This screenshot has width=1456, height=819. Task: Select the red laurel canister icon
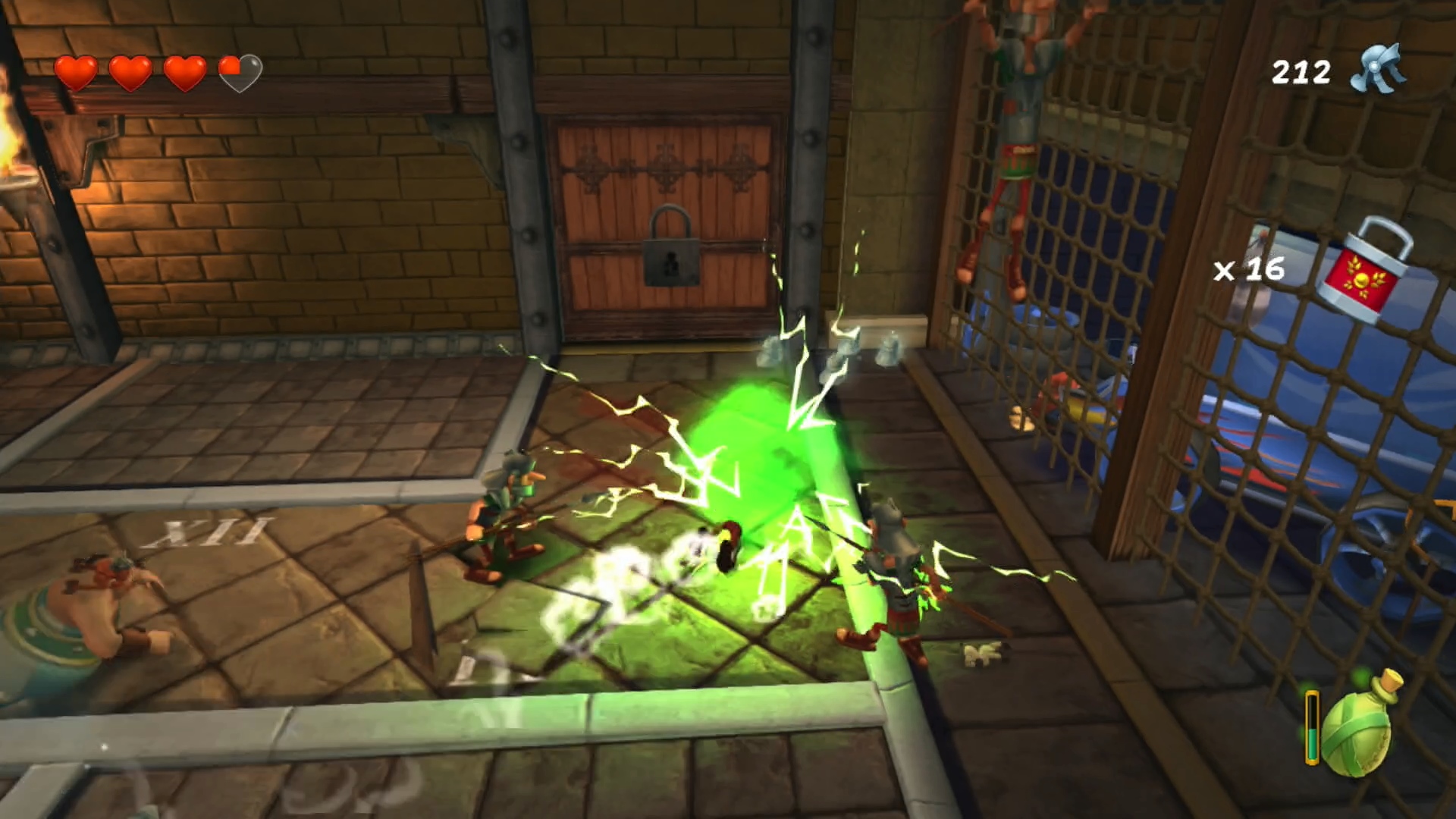[1363, 273]
